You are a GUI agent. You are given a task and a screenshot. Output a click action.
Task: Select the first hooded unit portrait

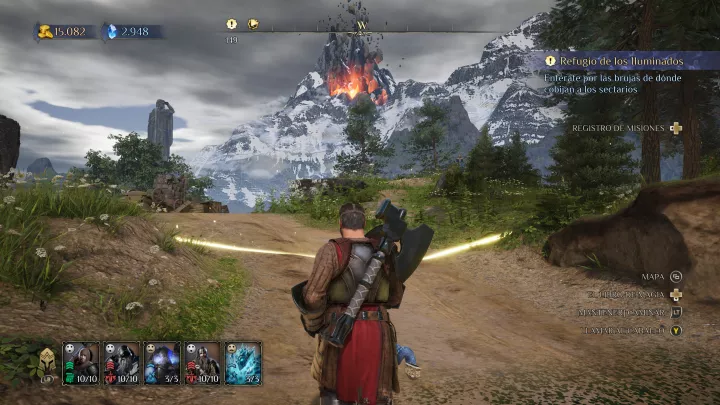[x=81, y=362]
